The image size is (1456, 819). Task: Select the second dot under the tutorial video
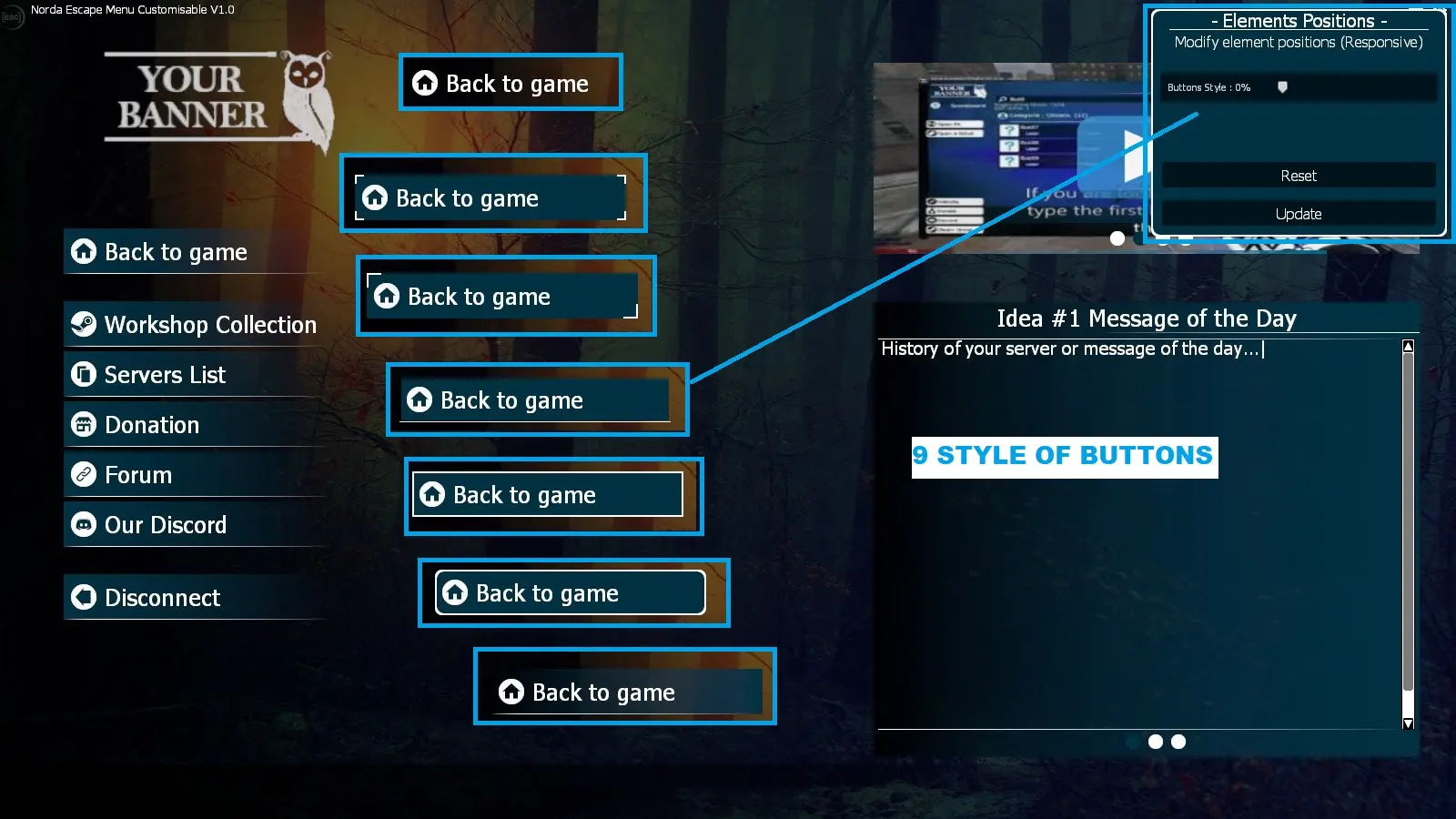tap(1137, 240)
